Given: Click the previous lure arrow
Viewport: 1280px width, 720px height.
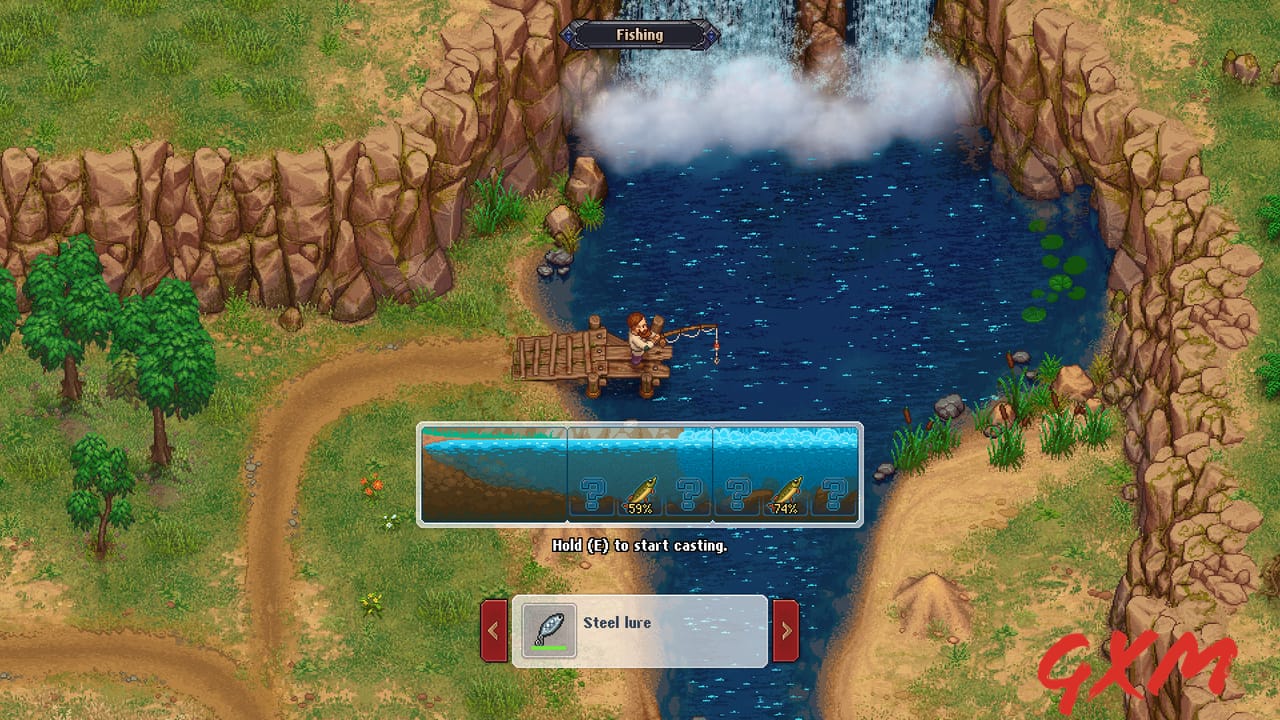Looking at the screenshot, I should (491, 630).
